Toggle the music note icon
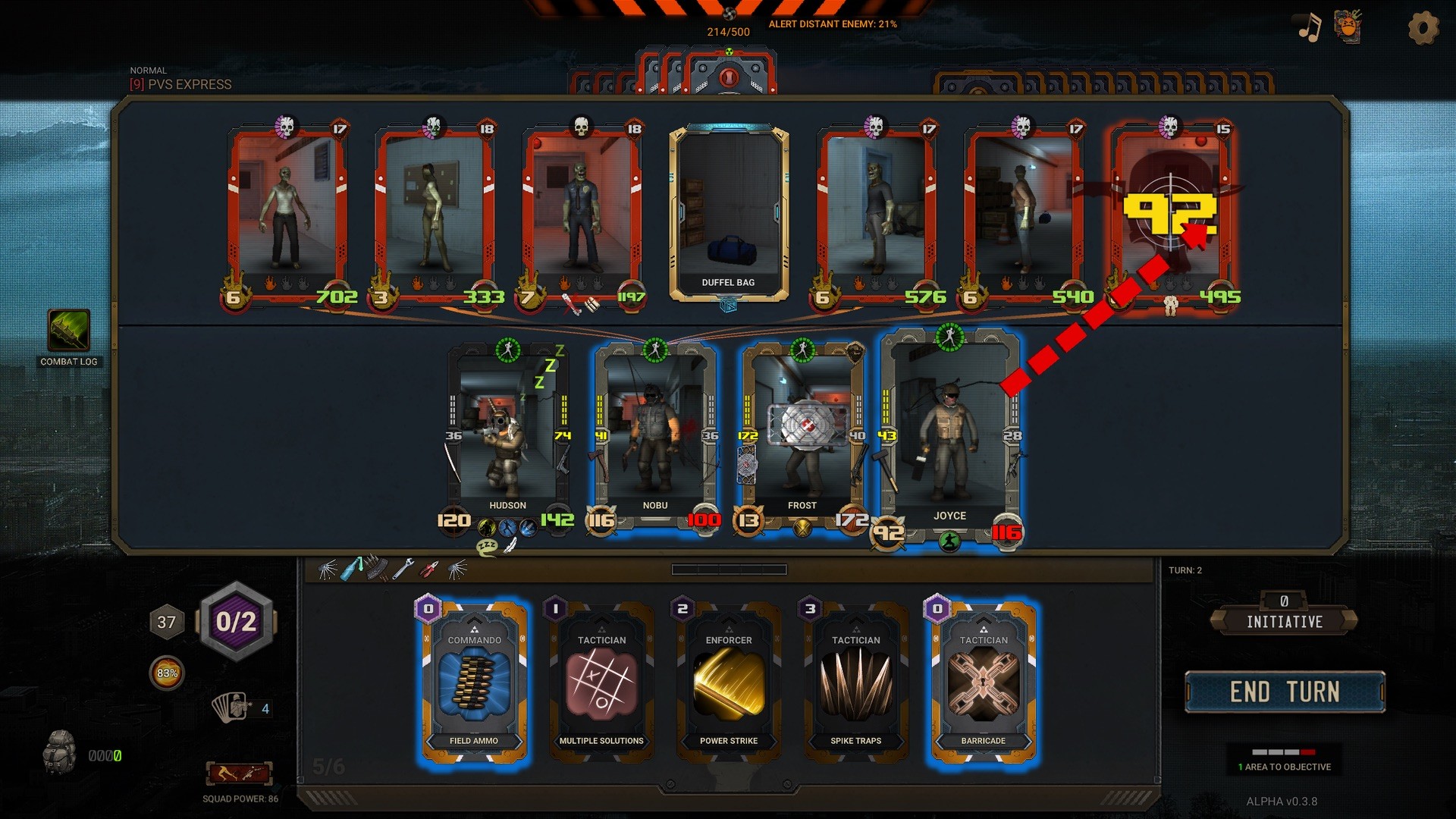This screenshot has width=1456, height=819. pyautogui.click(x=1308, y=28)
